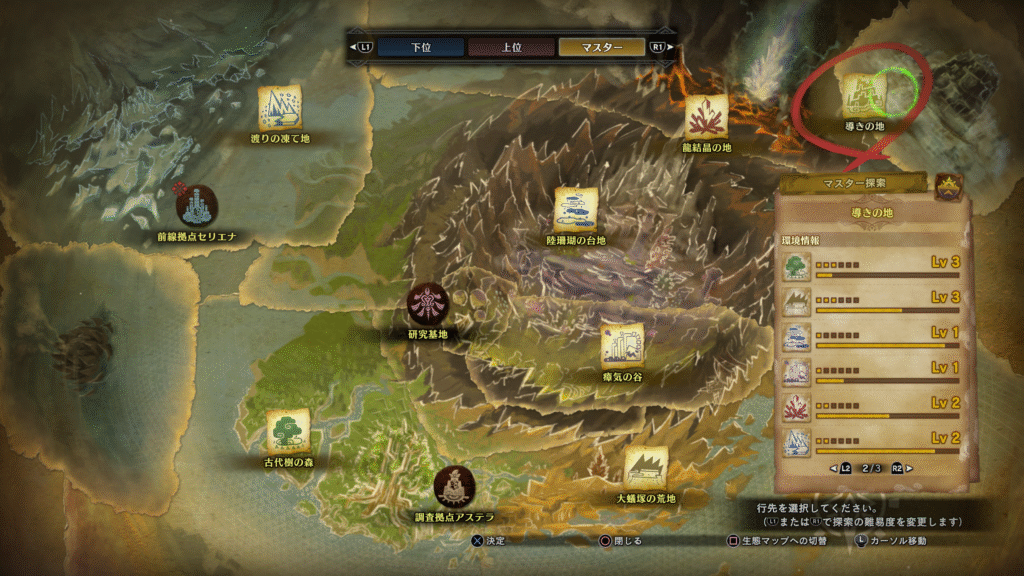Pick the 大蟻塚の荒地 map icon
The image size is (1024, 576).
(x=646, y=467)
